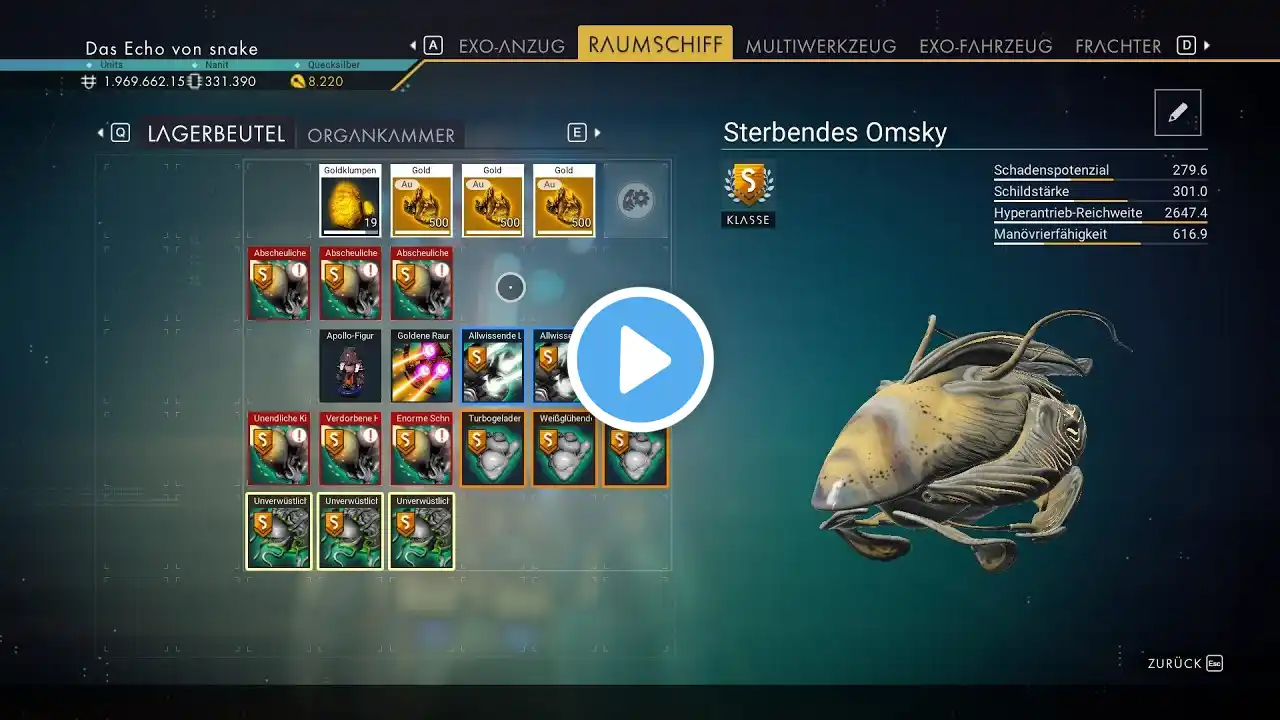Switch to the EXO-ANZUG tab

[511, 46]
